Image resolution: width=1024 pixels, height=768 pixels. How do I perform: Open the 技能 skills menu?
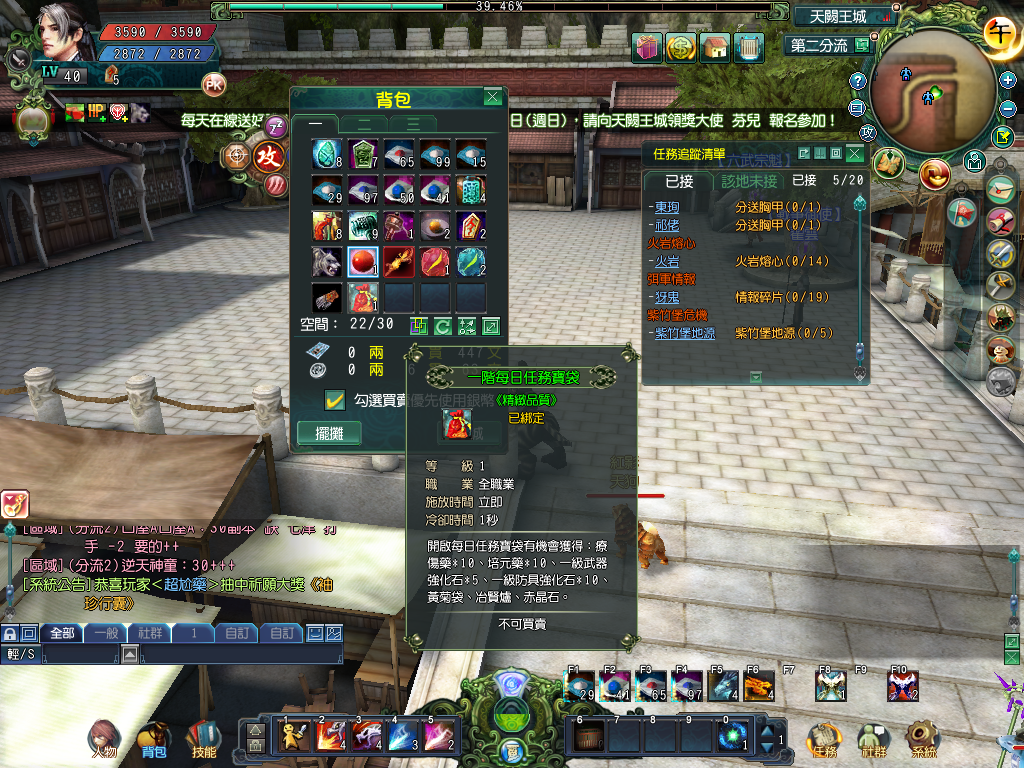coord(203,740)
